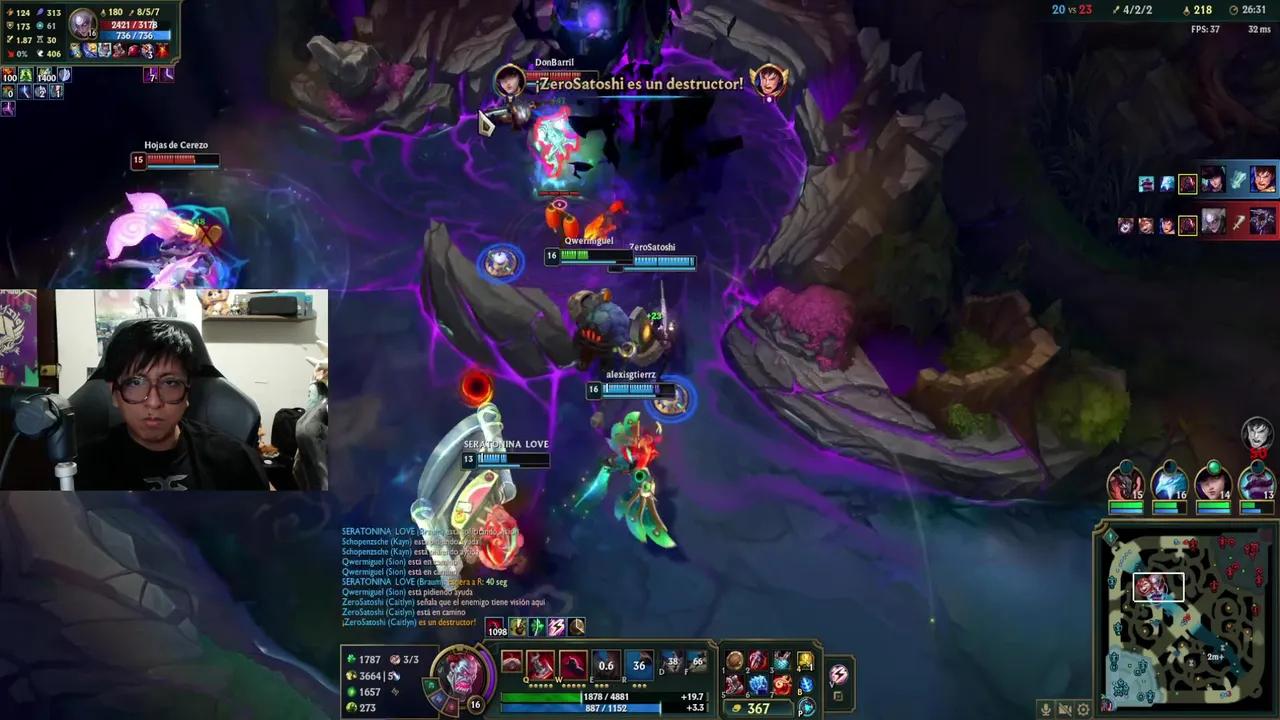1280x720 pixels.
Task: Disable the camera with the crossed-out camera icon
Action: [1064, 709]
